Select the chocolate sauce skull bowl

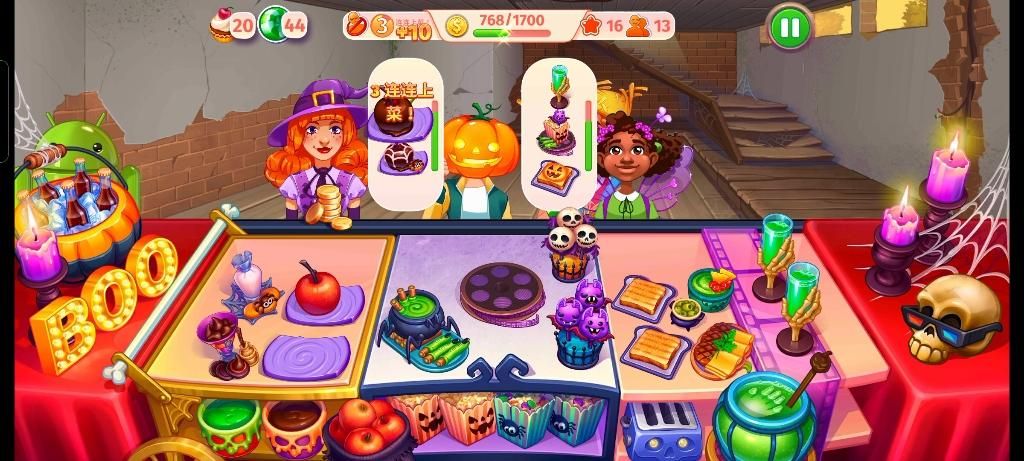coord(294,424)
